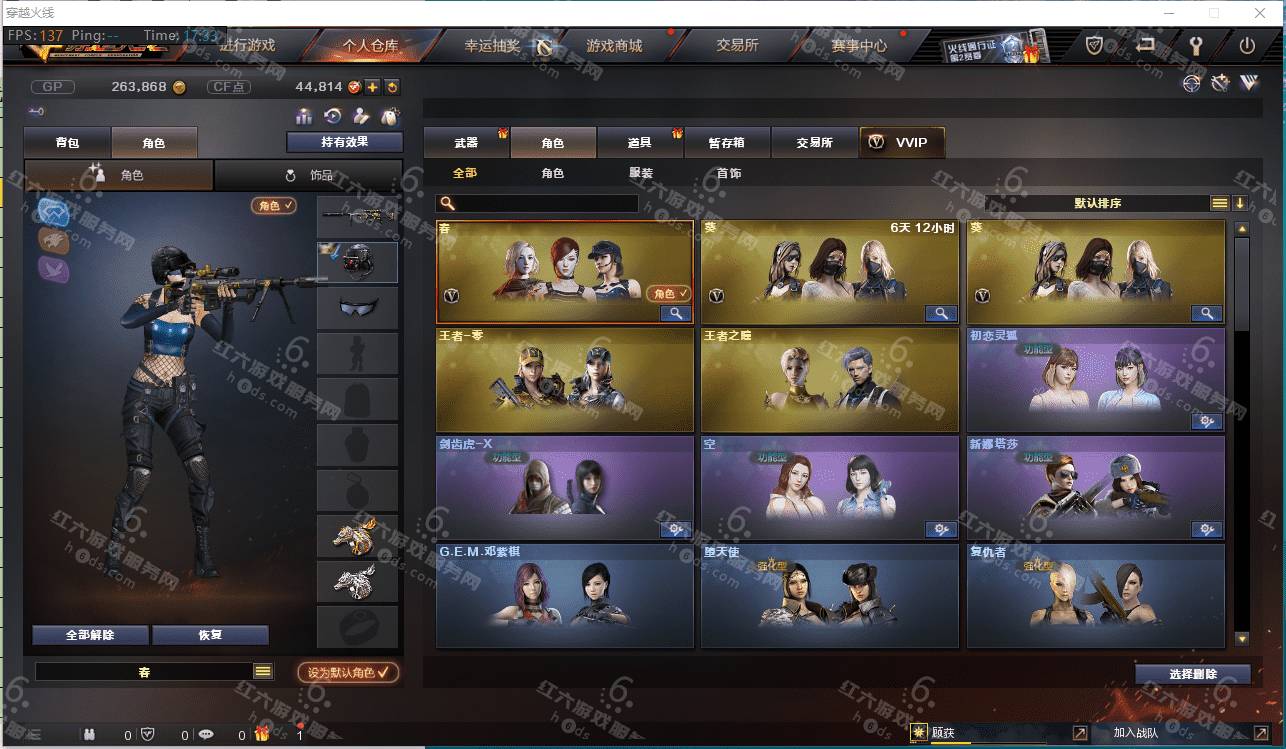Screen dimensions: 1286x749
Task: Open the 暂存箱 temporary storage tab
Action: (727, 143)
